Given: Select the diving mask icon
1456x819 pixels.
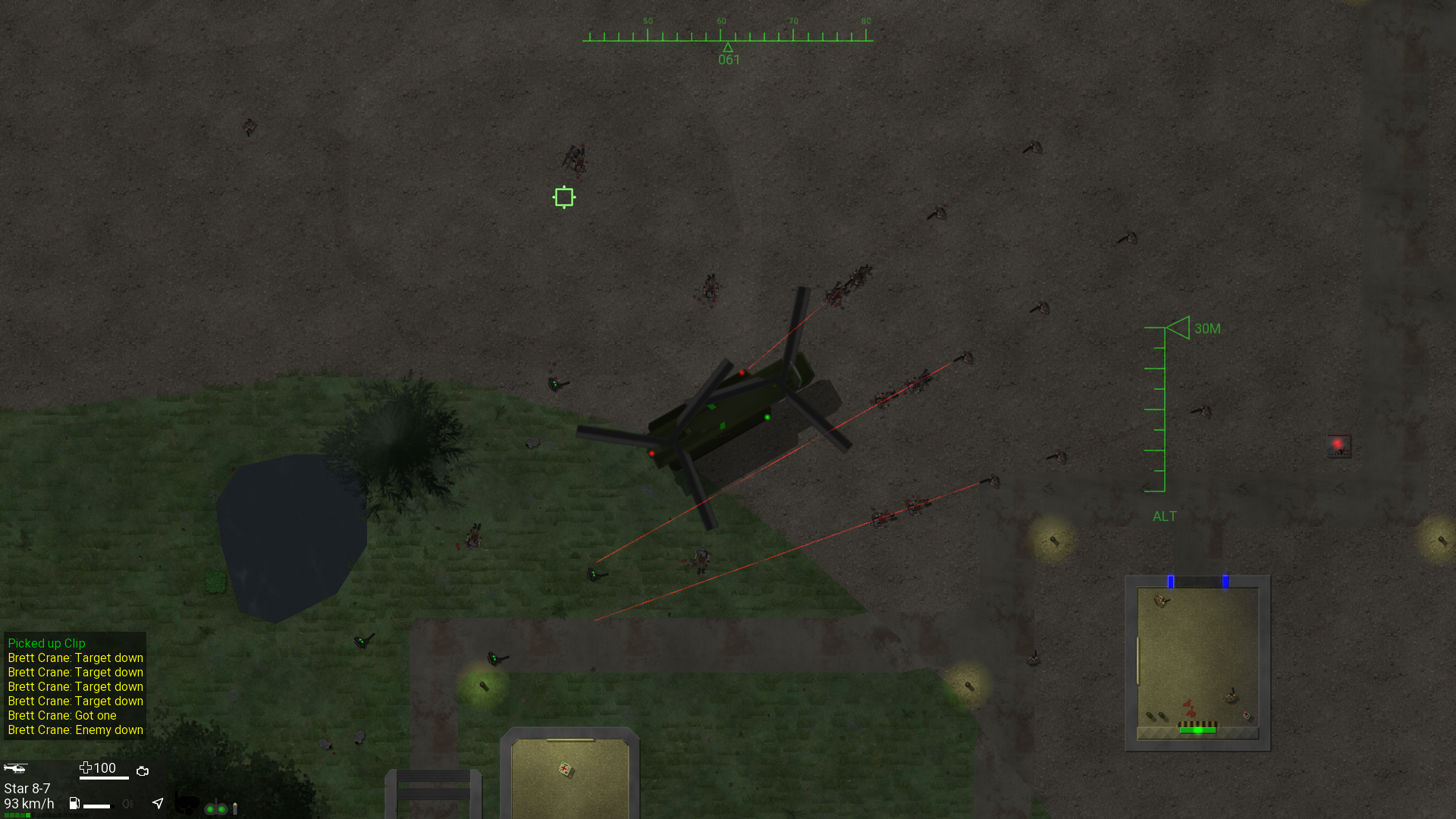Looking at the screenshot, I should click(x=187, y=803).
